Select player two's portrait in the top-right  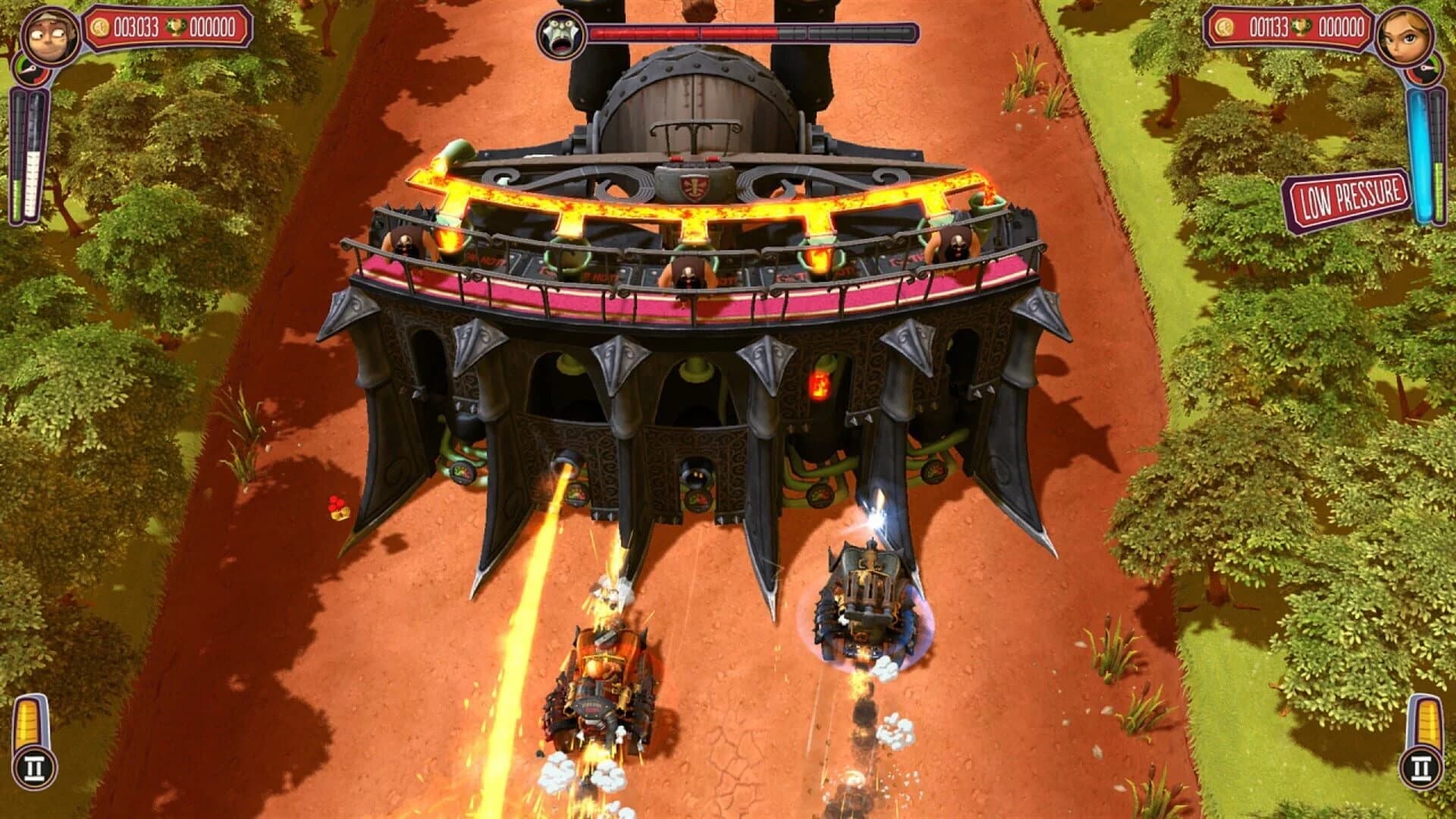(x=1405, y=37)
